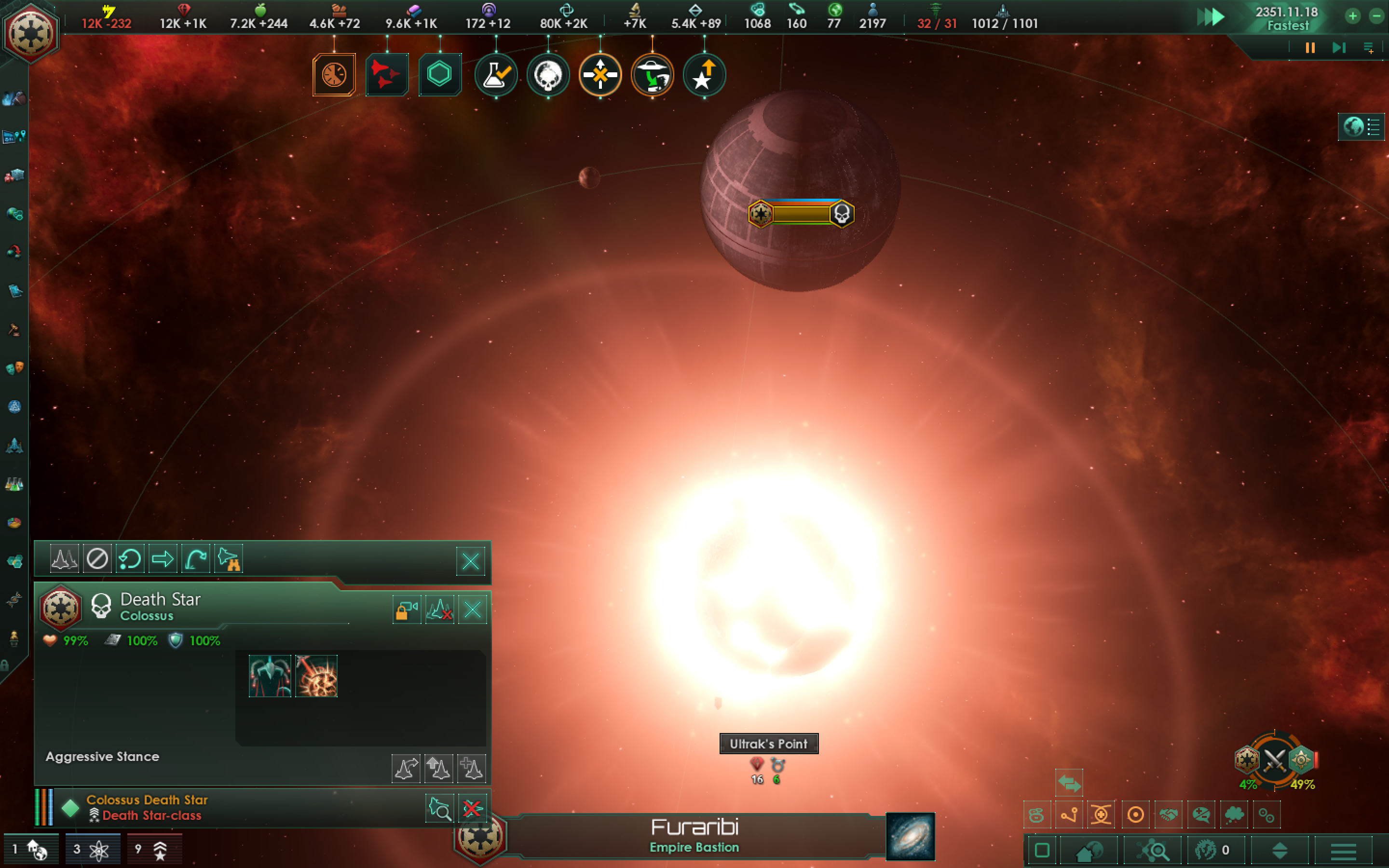This screenshot has width=1389, height=868.
Task: Click the research complete flask notification
Action: coord(496,75)
